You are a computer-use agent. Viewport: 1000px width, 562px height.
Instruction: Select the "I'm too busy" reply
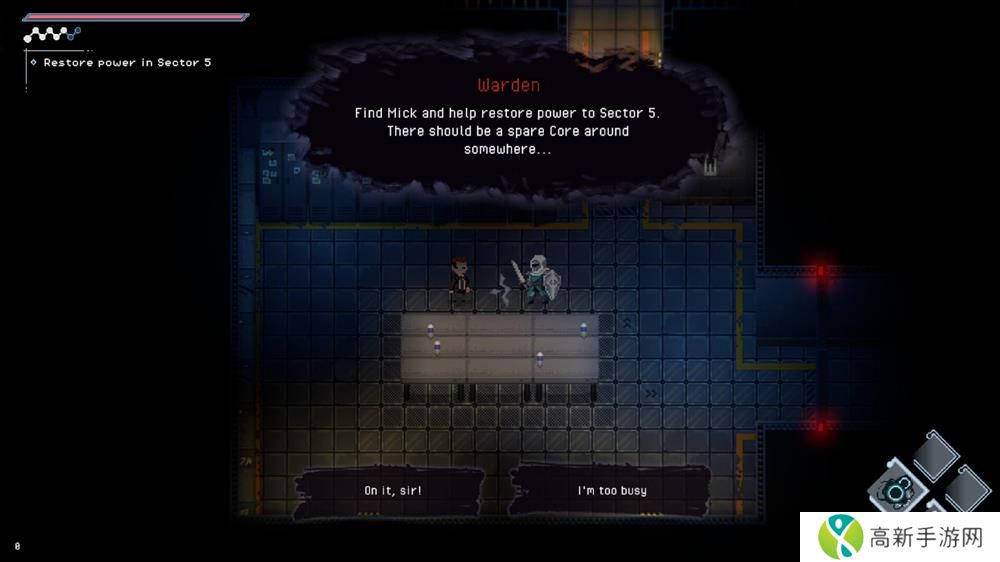[612, 491]
